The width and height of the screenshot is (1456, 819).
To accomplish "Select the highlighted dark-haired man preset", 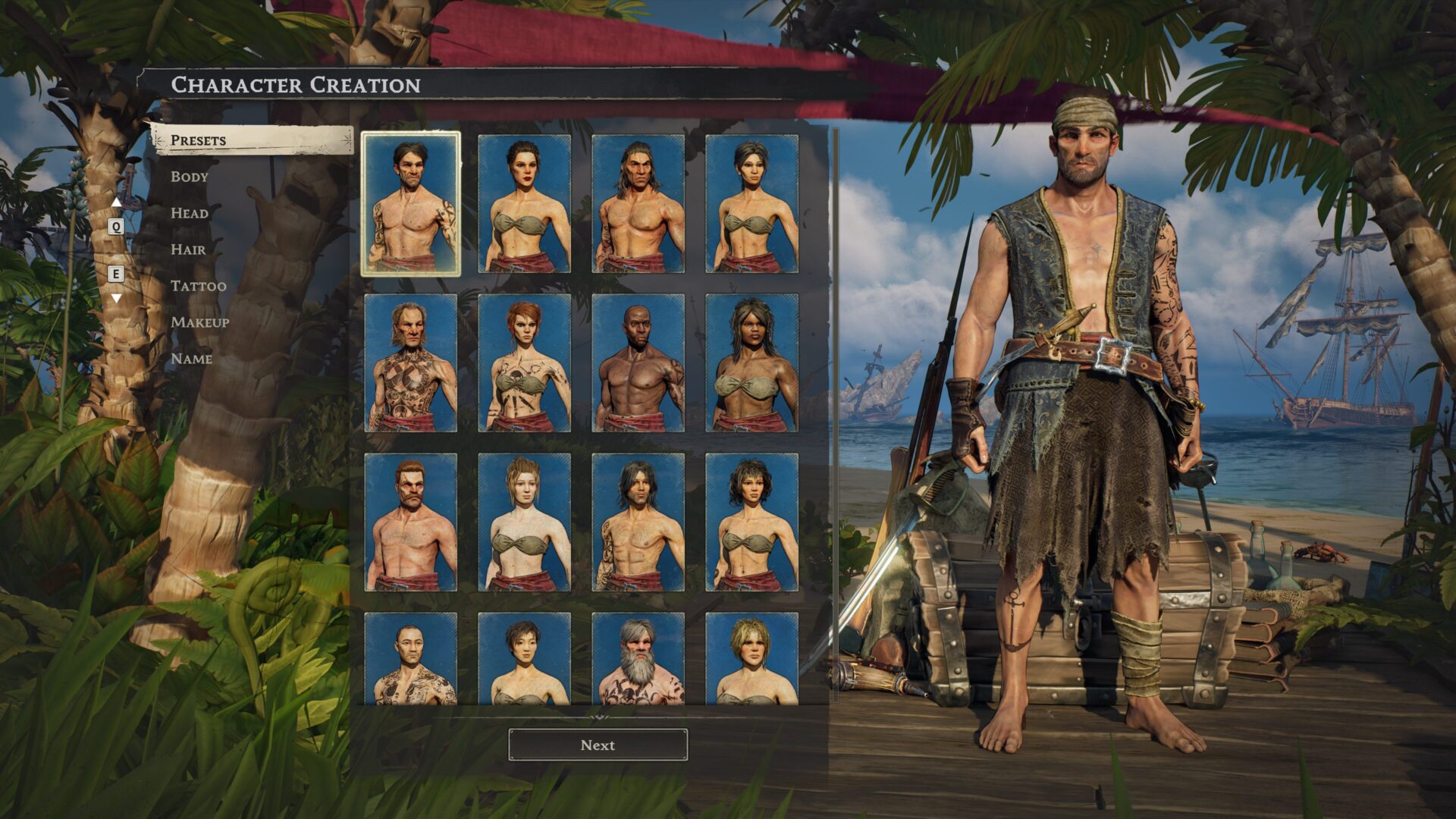I will pos(410,203).
